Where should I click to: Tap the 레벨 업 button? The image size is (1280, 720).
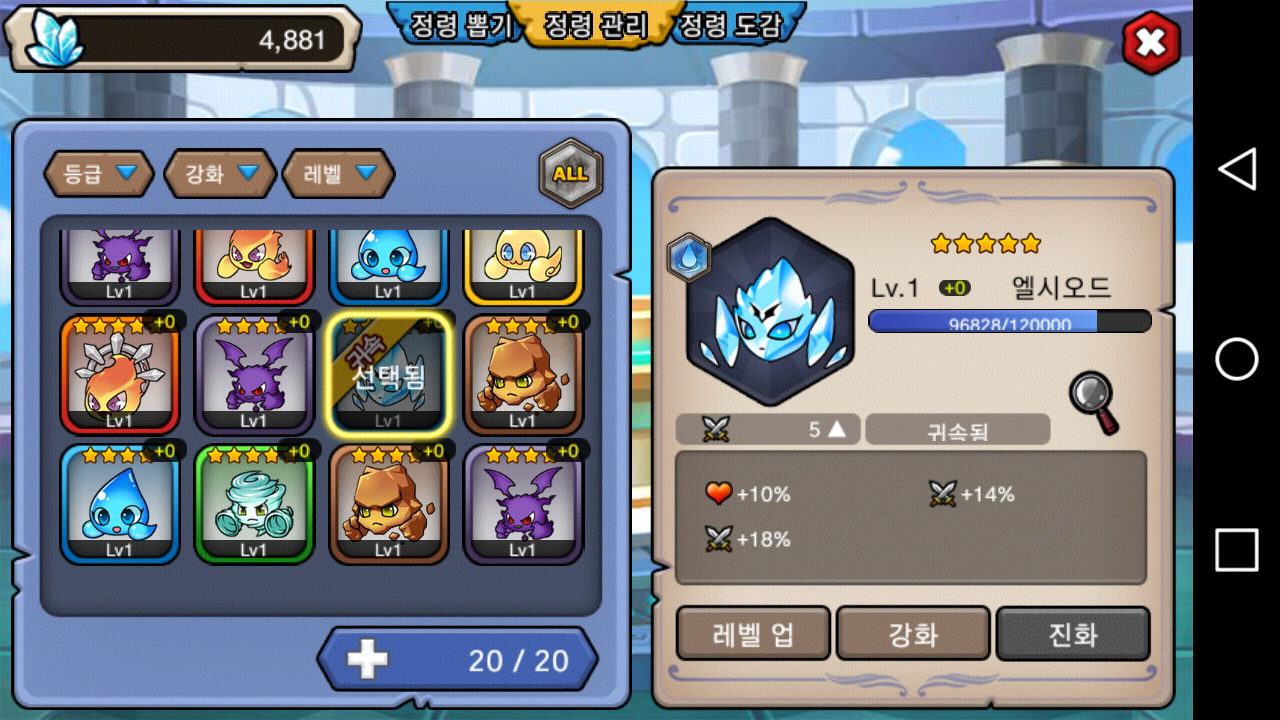tap(753, 633)
